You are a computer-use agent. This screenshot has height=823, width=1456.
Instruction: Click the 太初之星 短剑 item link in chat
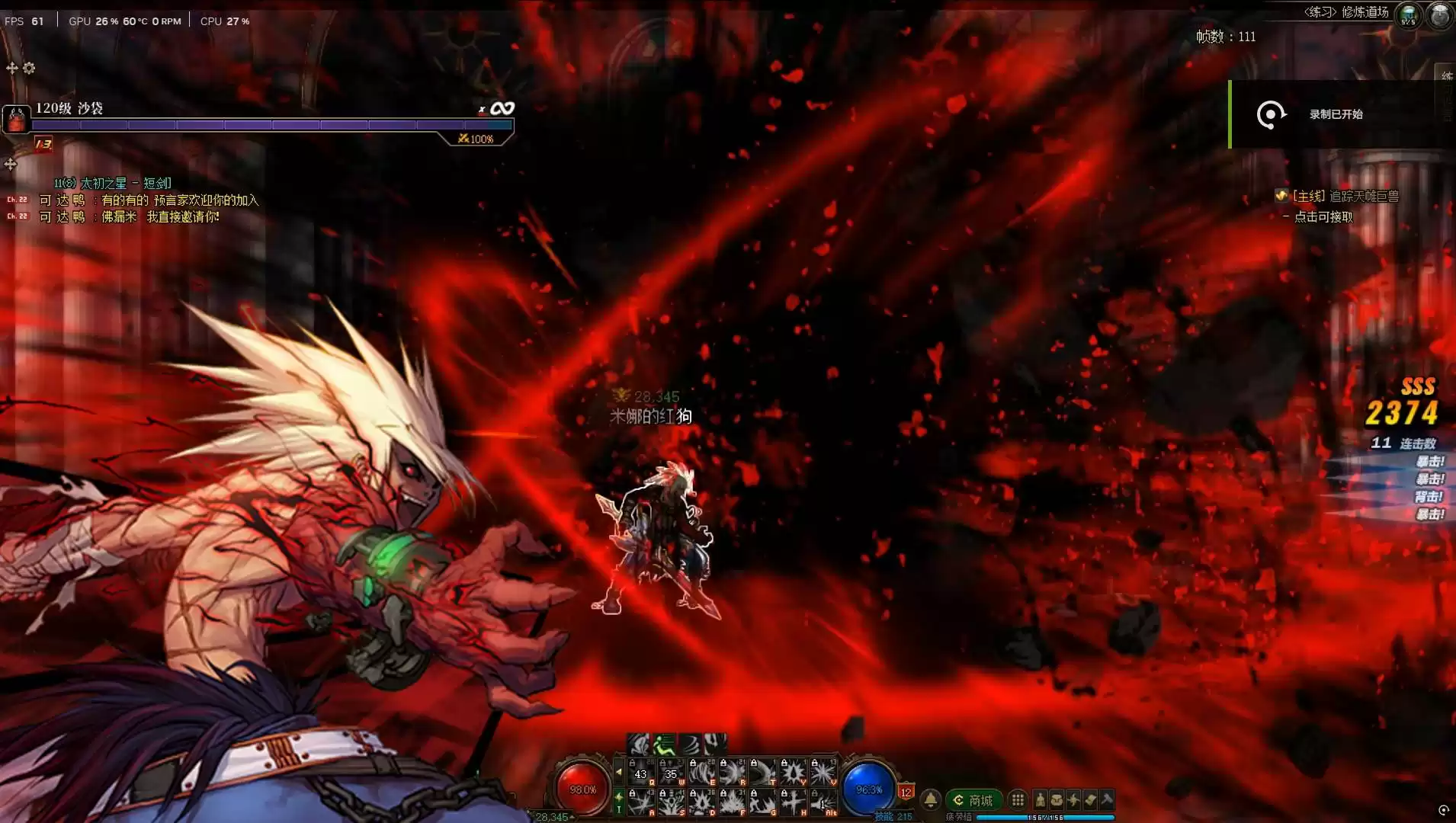tap(126, 183)
